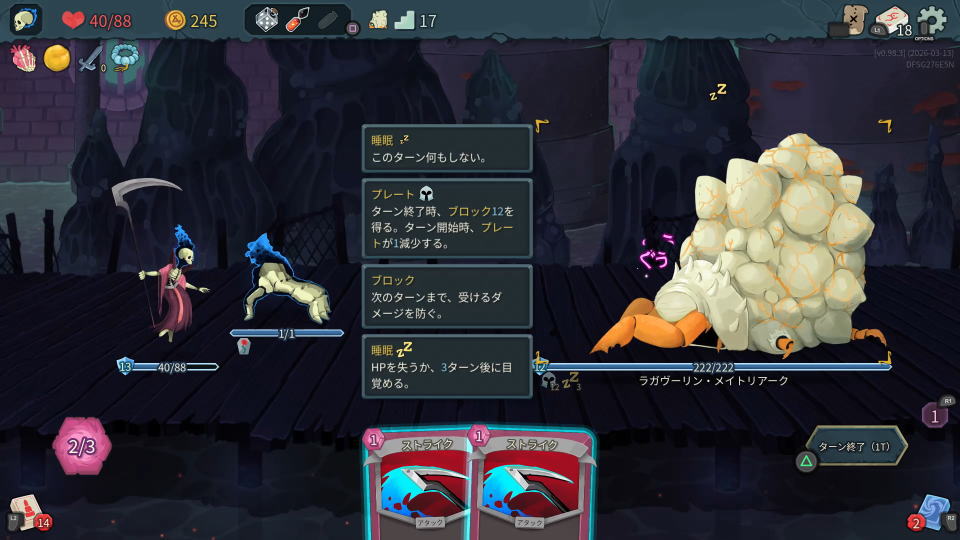This screenshot has width=960, height=540.
Task: Select the left ストライク card
Action: 420,485
